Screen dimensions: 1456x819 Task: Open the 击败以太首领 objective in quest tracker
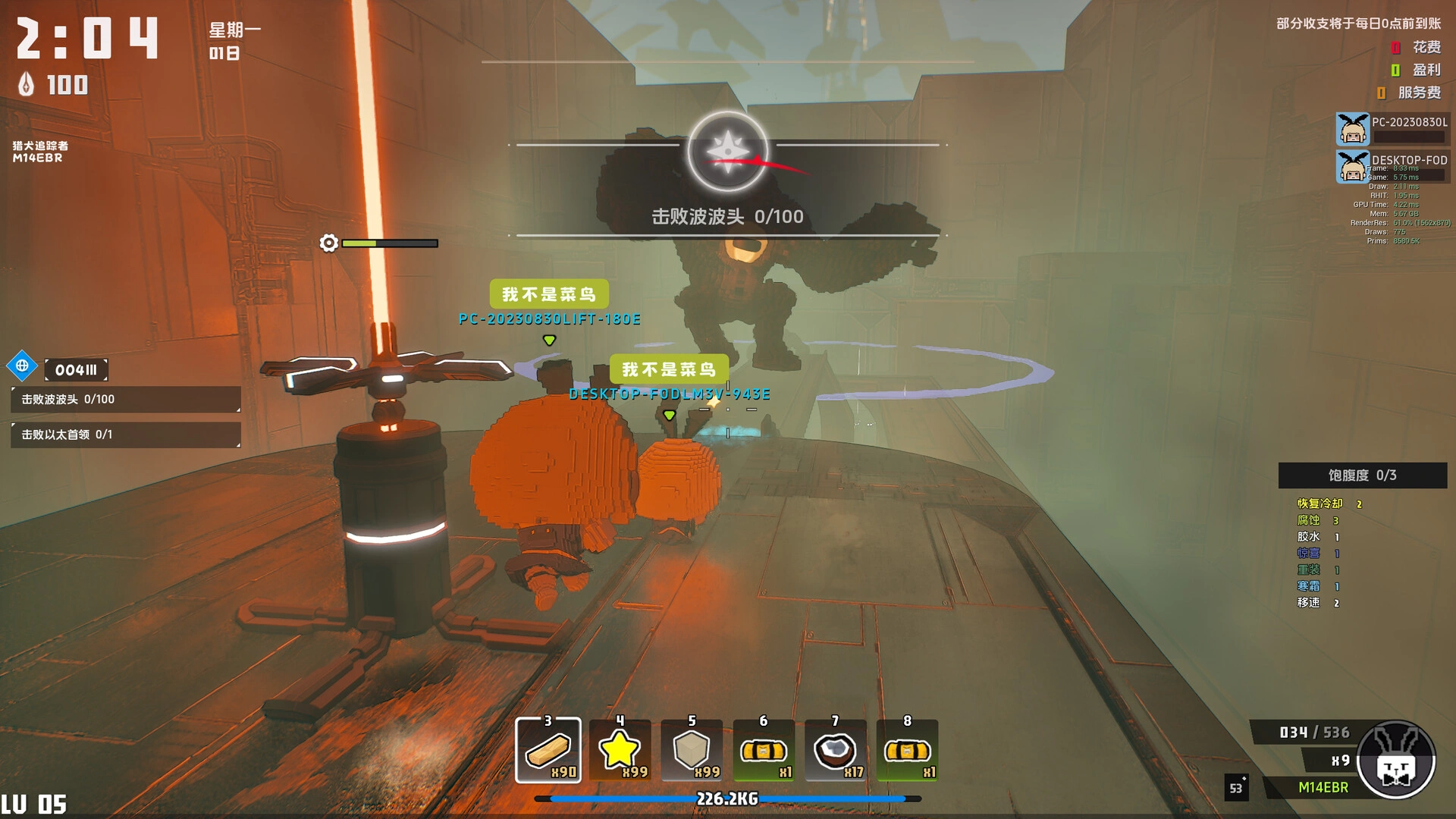(125, 435)
